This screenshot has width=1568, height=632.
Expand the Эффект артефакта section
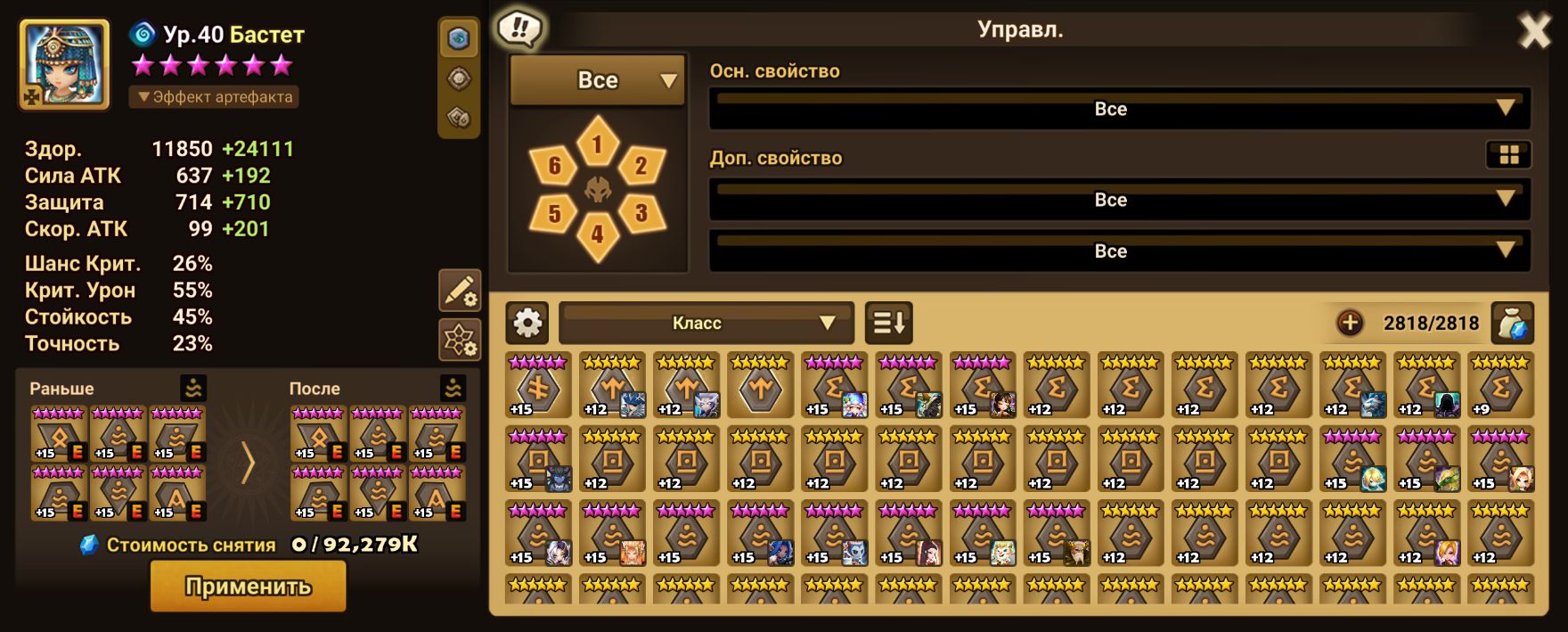[x=214, y=96]
